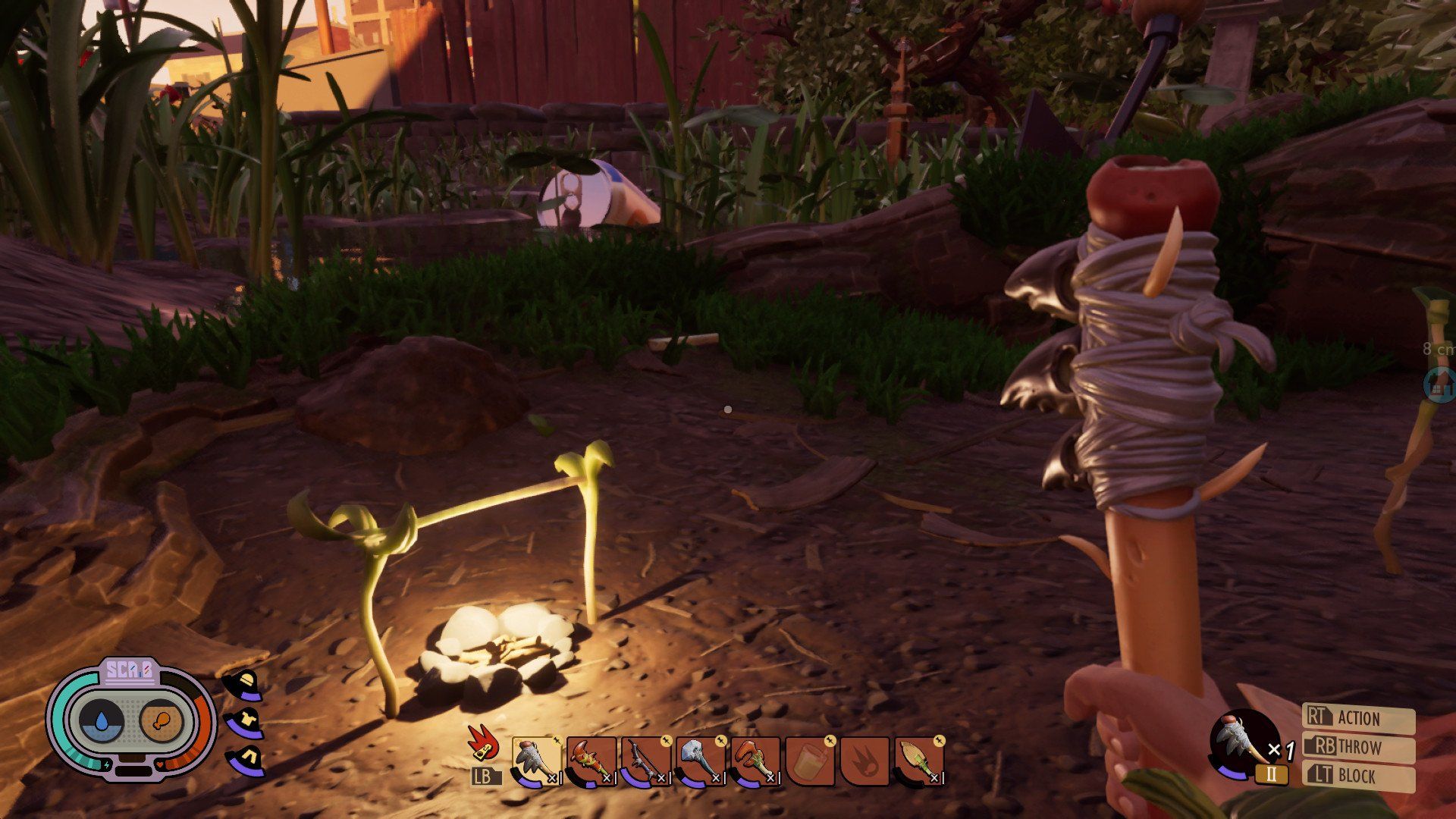Click the water droplet thirst gauge icon
Screen dimensions: 1456x819
pyautogui.click(x=102, y=720)
